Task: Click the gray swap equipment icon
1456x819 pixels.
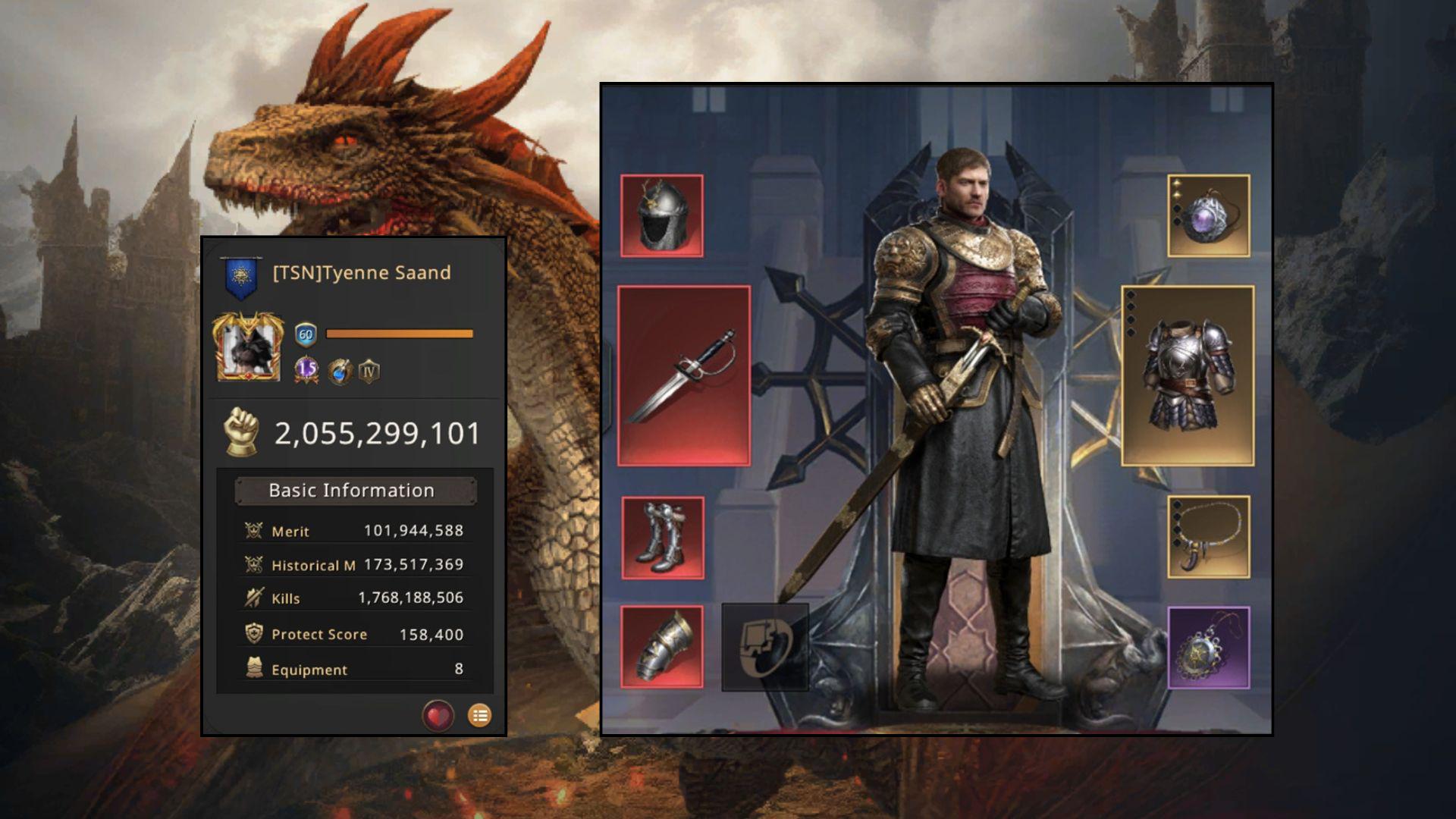Action: click(x=765, y=647)
